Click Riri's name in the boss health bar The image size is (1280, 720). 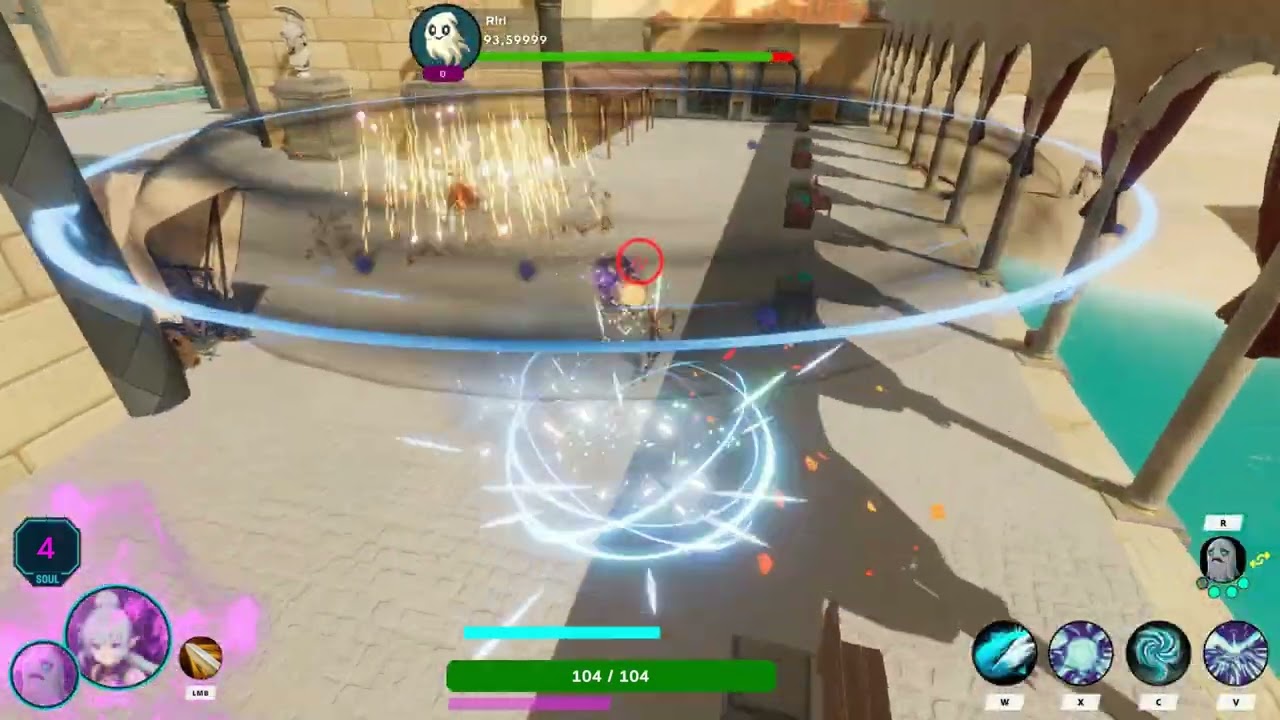point(497,21)
